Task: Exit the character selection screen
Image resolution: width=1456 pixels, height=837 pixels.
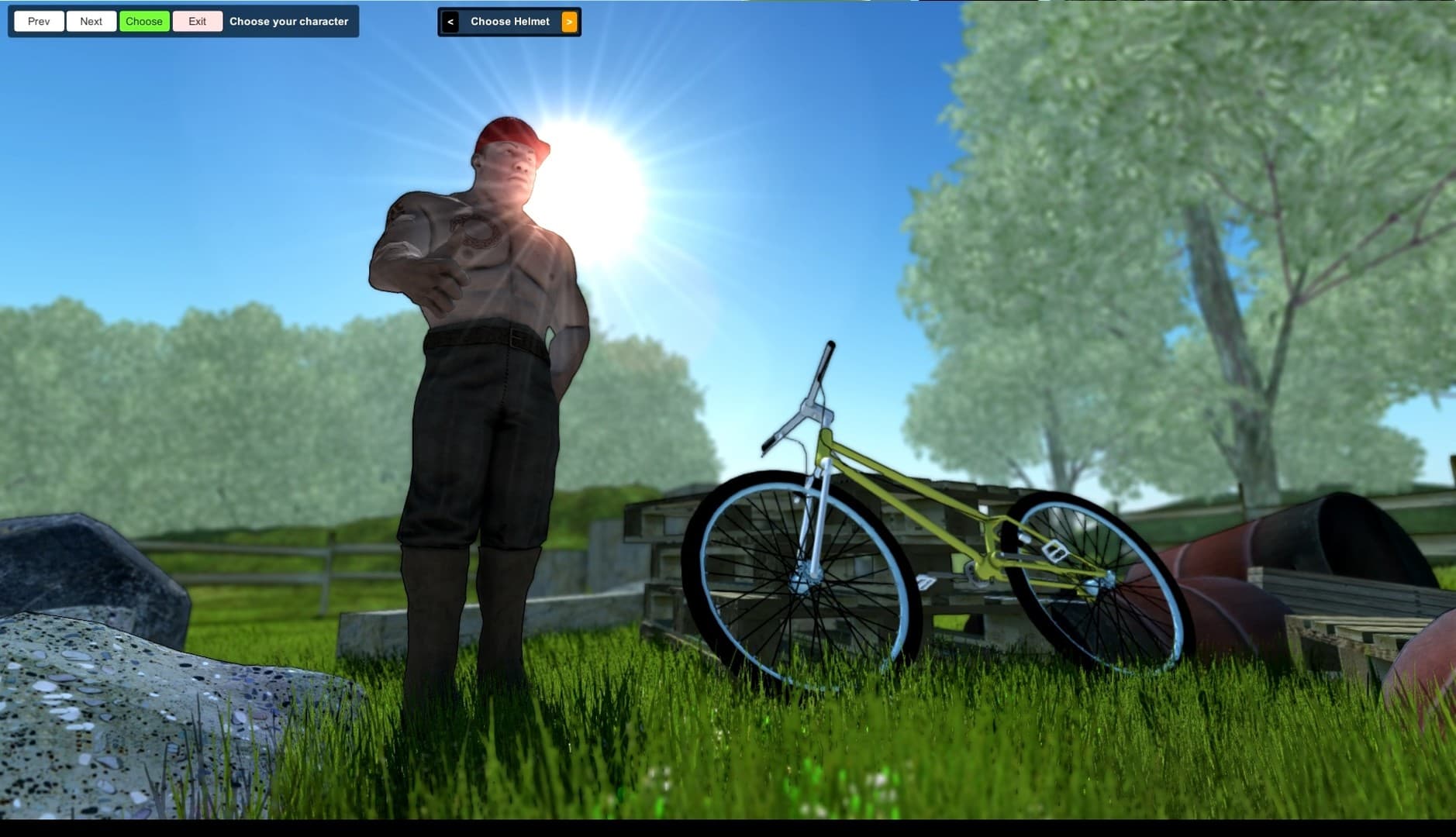Action: [197, 21]
